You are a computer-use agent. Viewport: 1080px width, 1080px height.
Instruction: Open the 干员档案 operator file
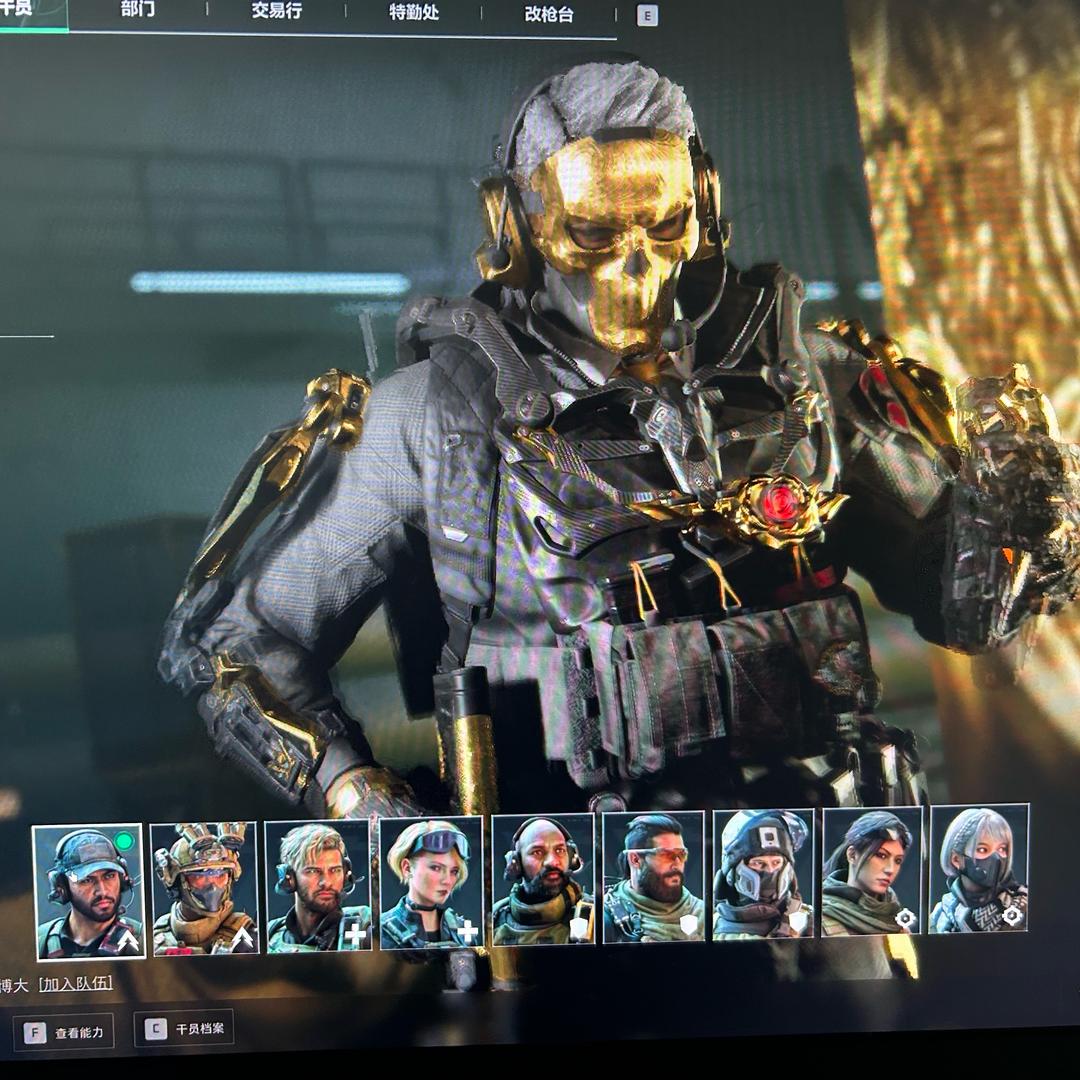click(x=188, y=1029)
